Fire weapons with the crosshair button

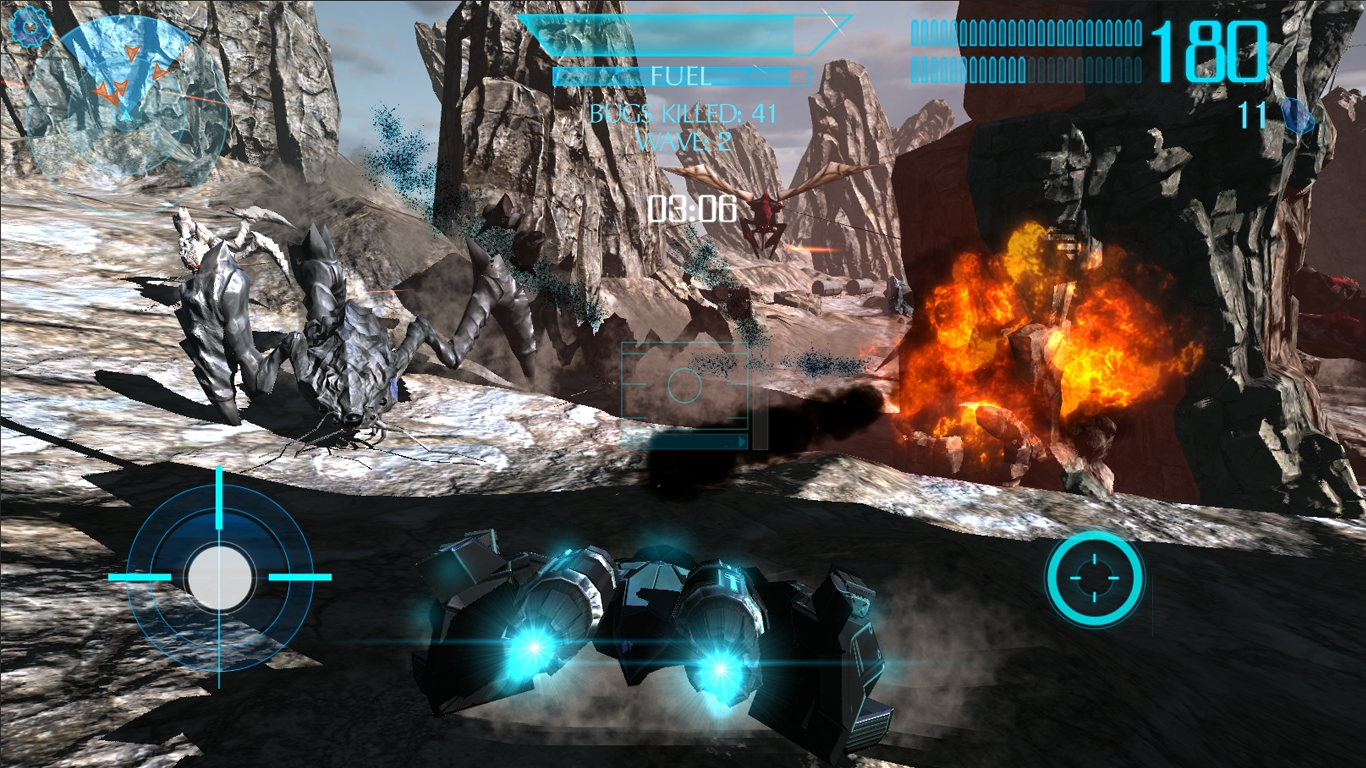(1094, 579)
